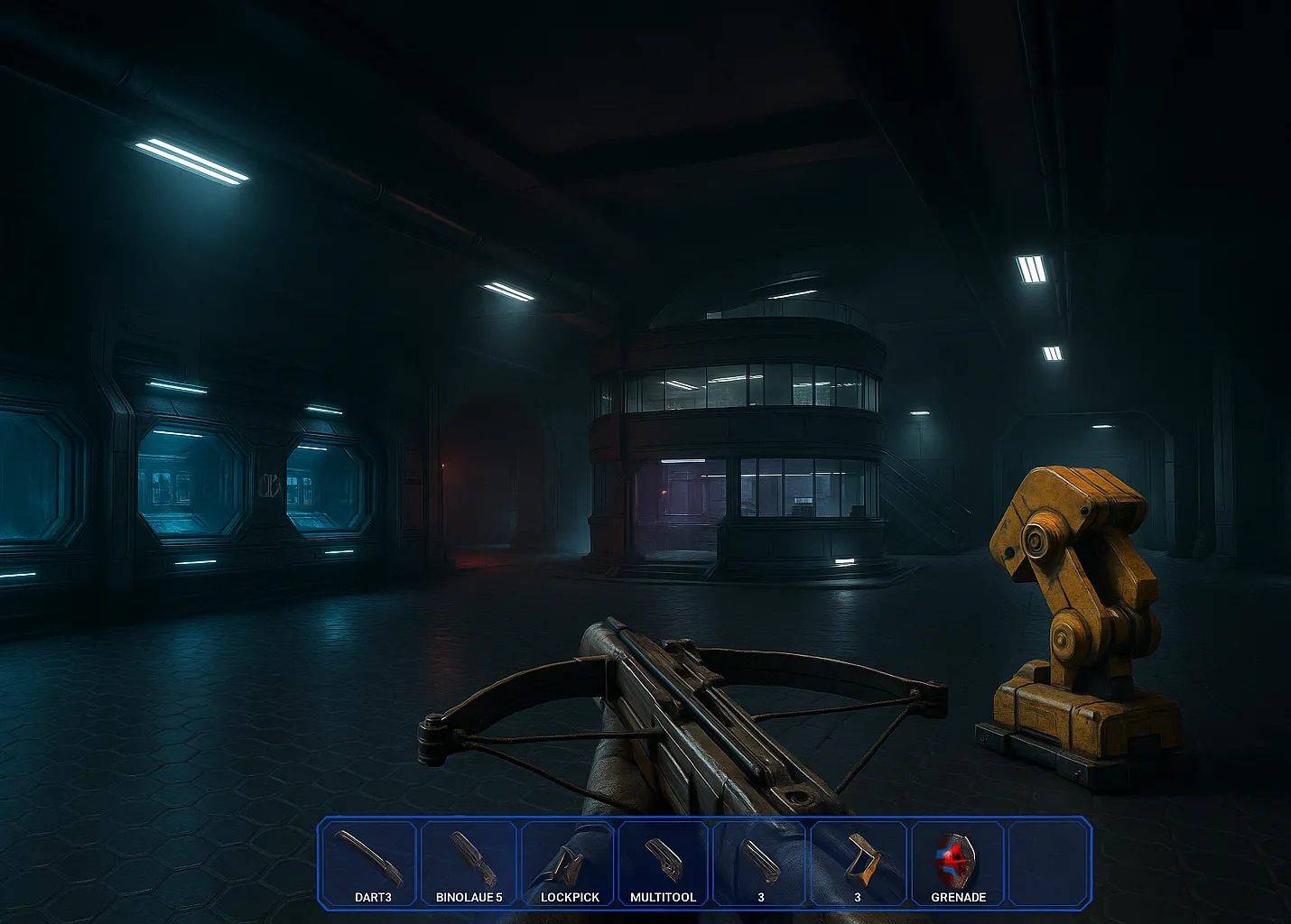Select the Multitool slot
The height and width of the screenshot is (924, 1291).
click(x=664, y=864)
